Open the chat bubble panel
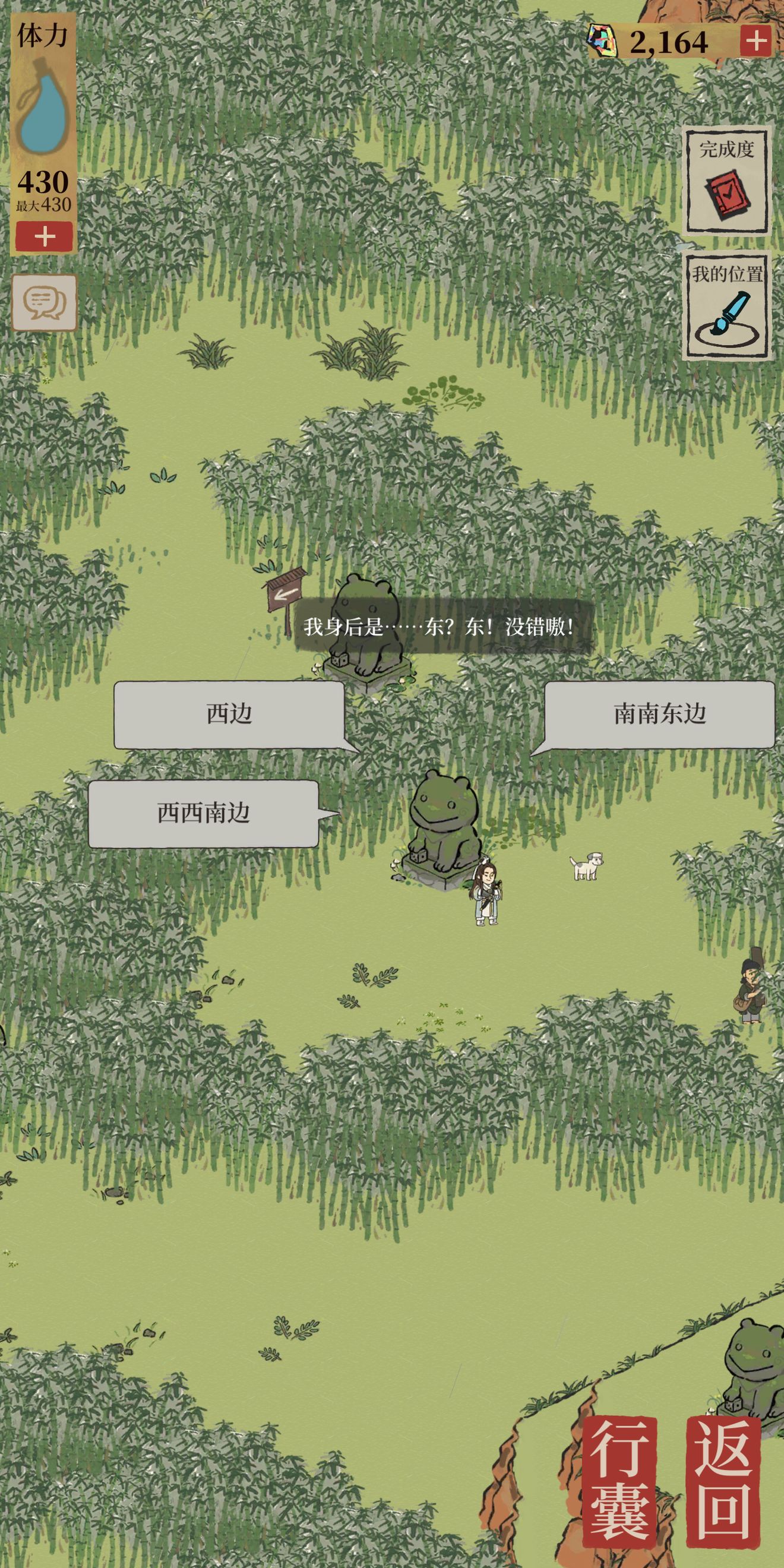784x1568 pixels. pos(45,302)
